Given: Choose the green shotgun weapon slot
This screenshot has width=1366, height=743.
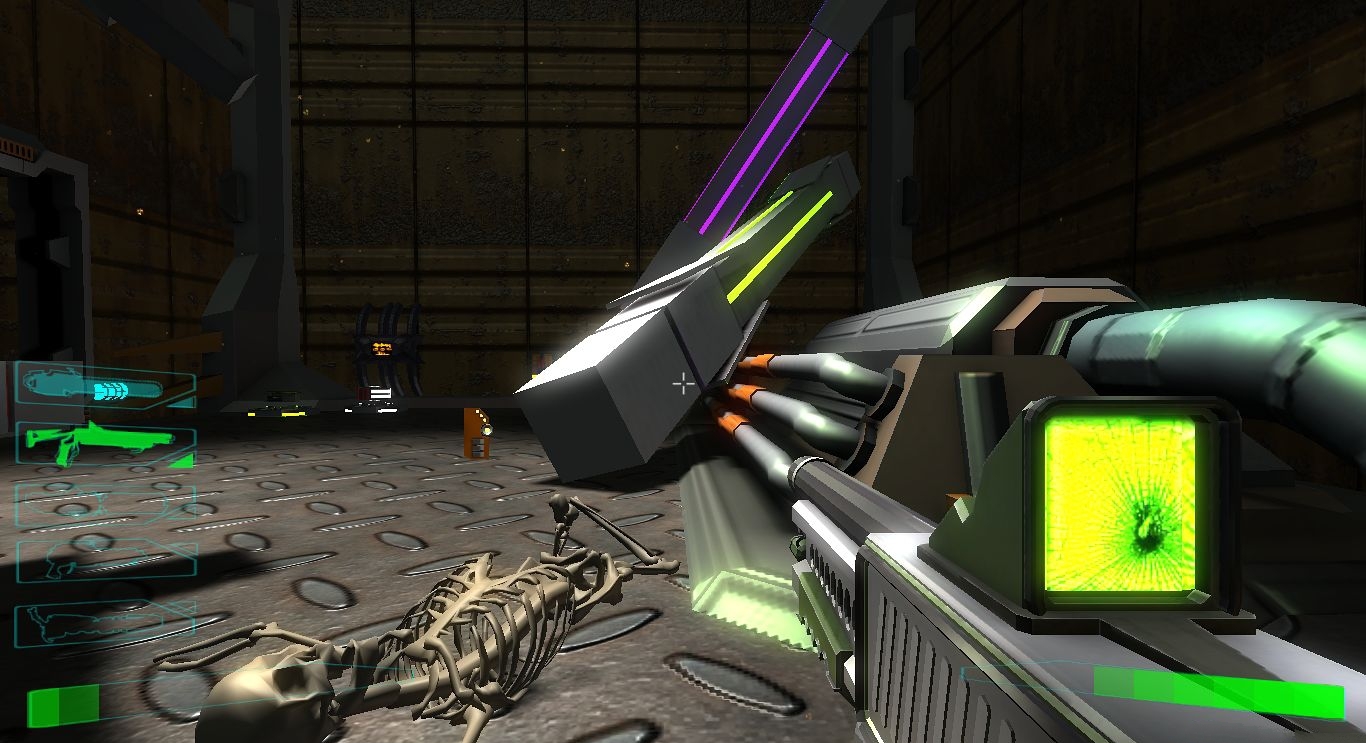Looking at the screenshot, I should coord(104,444).
